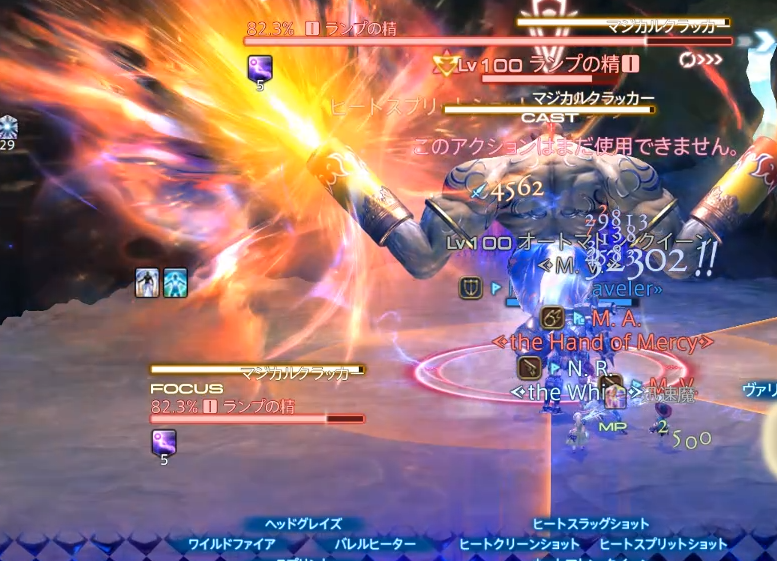Activate the ヘッドグレイズ hotbar action
This screenshot has width=777, height=561.
pyautogui.click(x=303, y=524)
